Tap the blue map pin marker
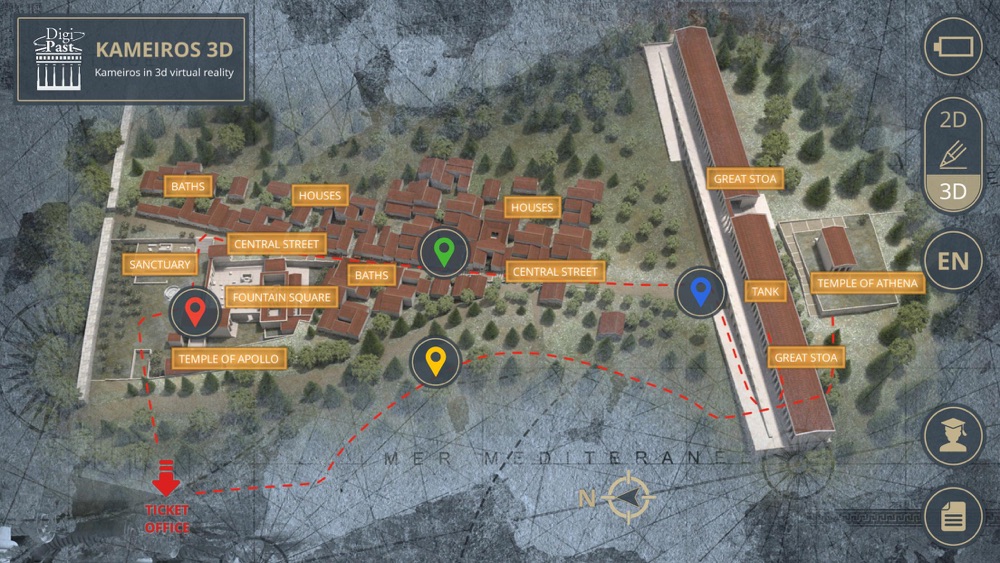1000x563 pixels. tap(701, 292)
